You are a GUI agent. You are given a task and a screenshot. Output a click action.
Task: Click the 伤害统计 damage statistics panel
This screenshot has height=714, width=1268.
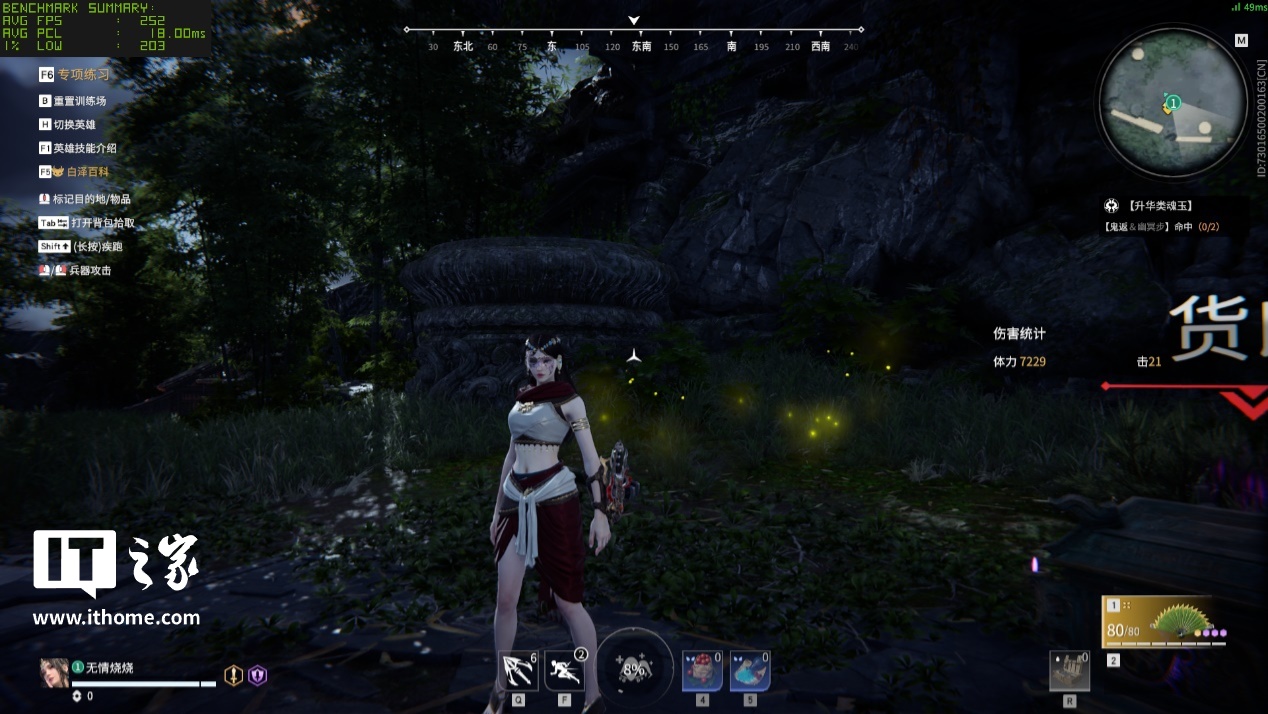click(1019, 334)
